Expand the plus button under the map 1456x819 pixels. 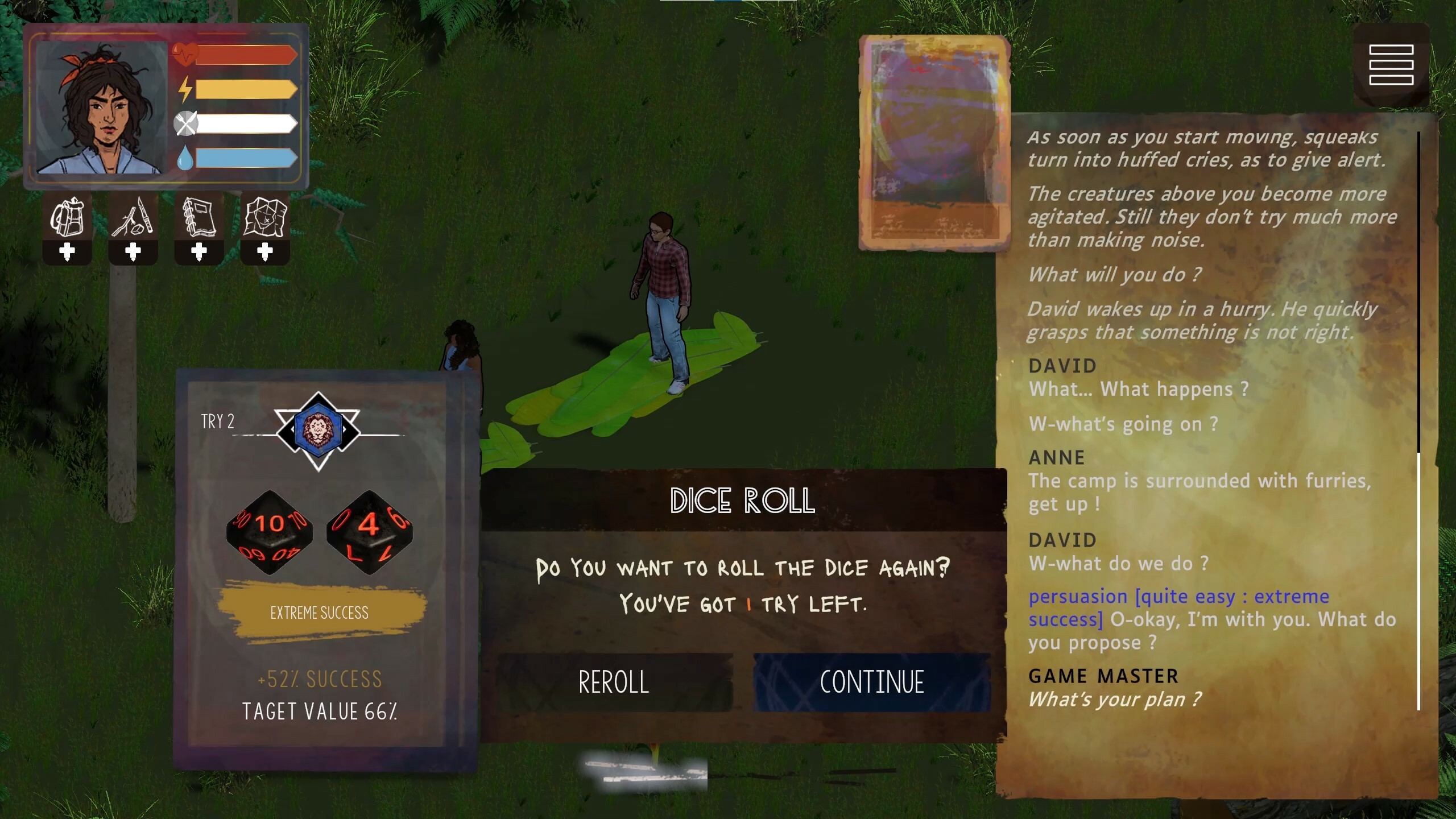[266, 253]
